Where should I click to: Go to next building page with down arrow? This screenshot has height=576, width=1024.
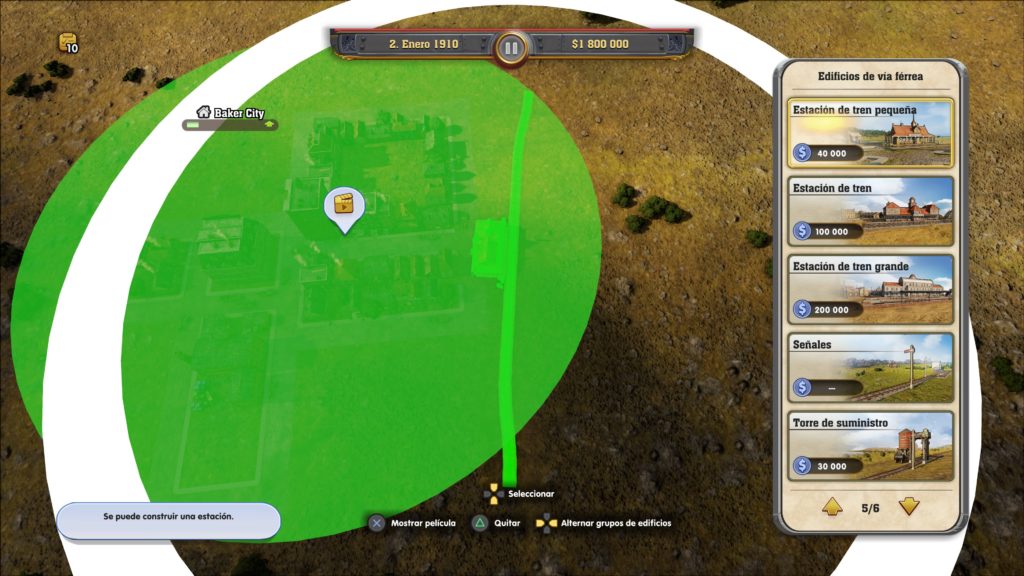(909, 507)
